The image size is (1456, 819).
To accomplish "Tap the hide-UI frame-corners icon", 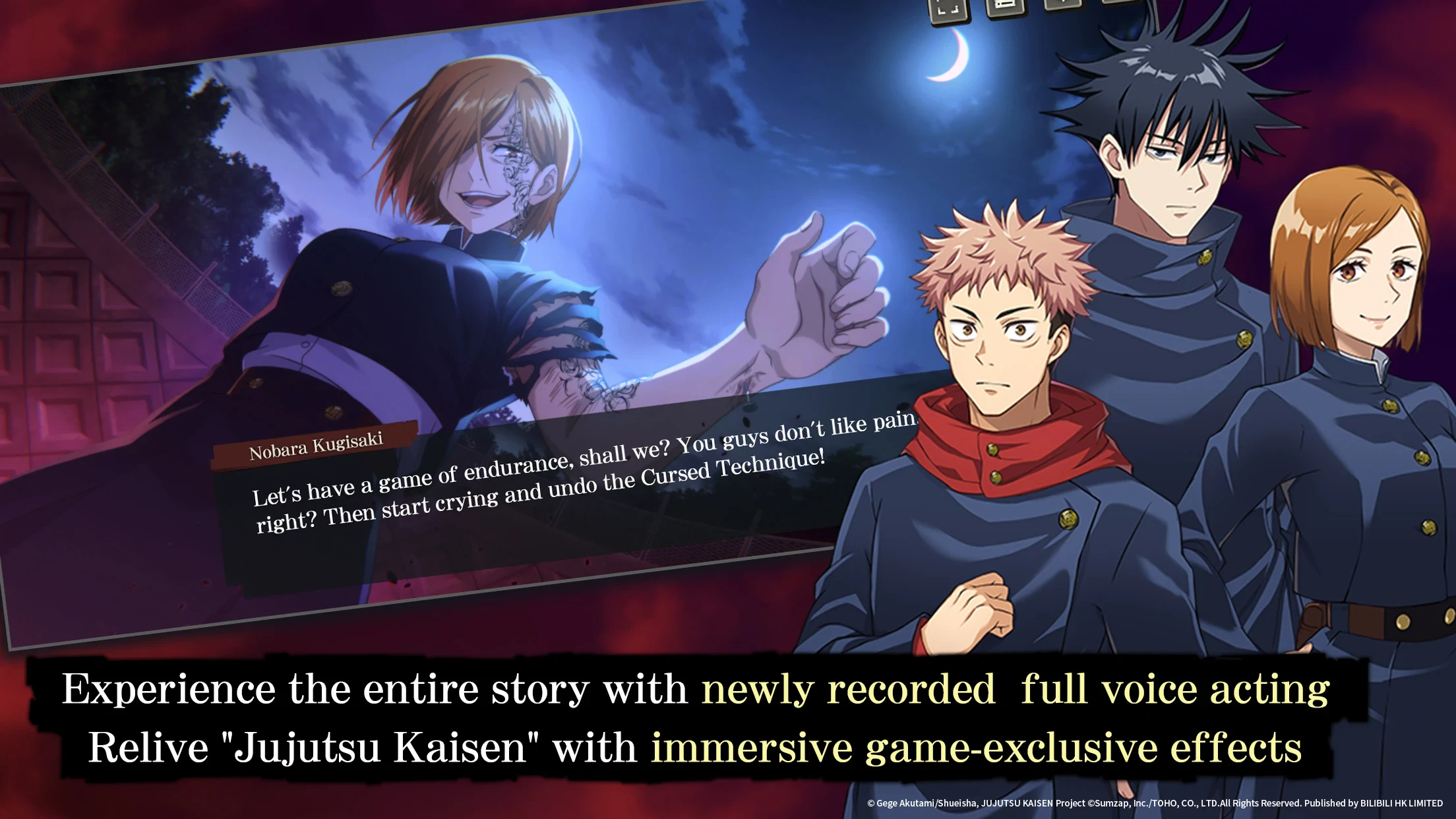I will pyautogui.click(x=948, y=10).
